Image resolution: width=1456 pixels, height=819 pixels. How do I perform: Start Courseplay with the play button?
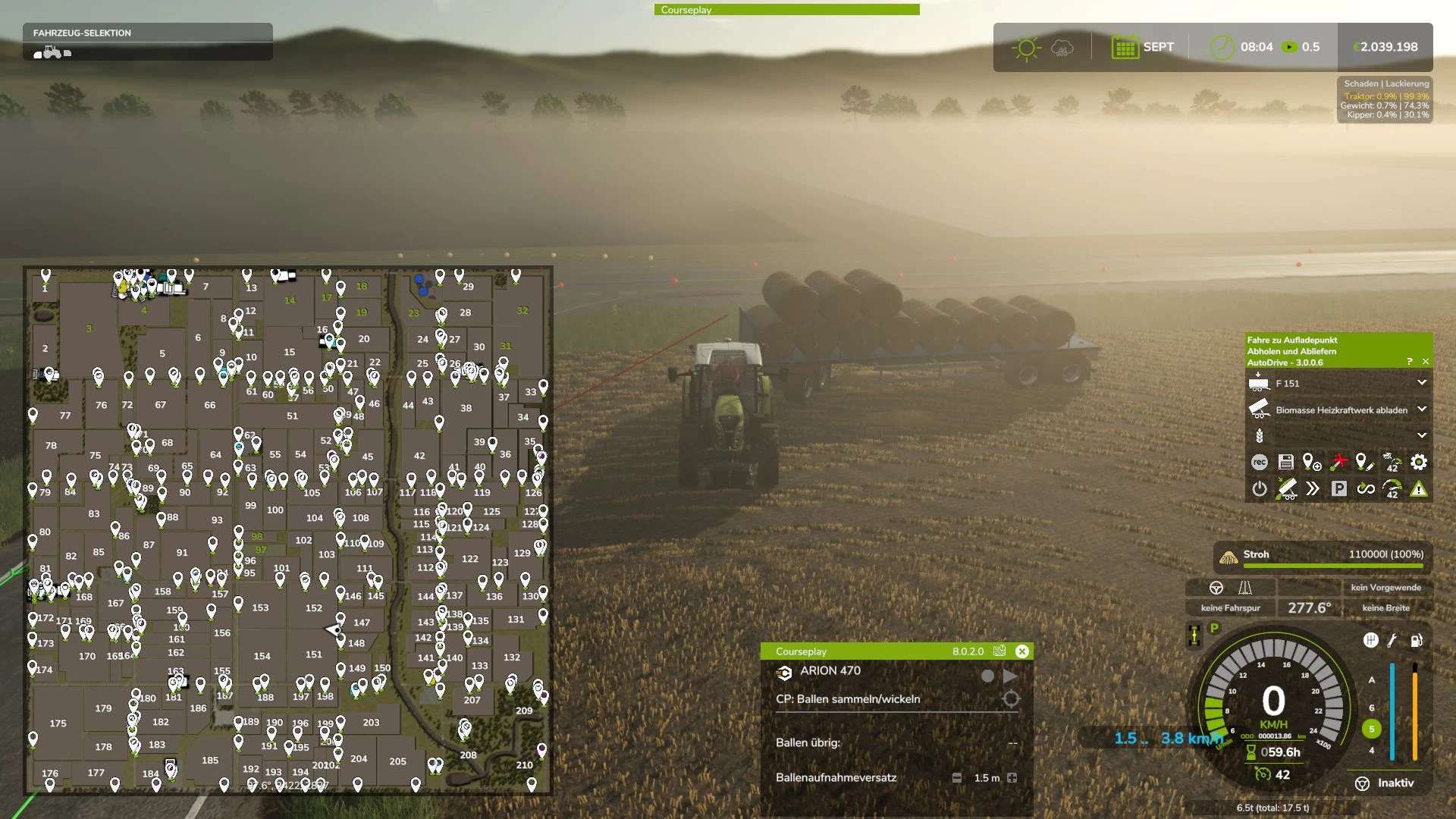click(1009, 675)
